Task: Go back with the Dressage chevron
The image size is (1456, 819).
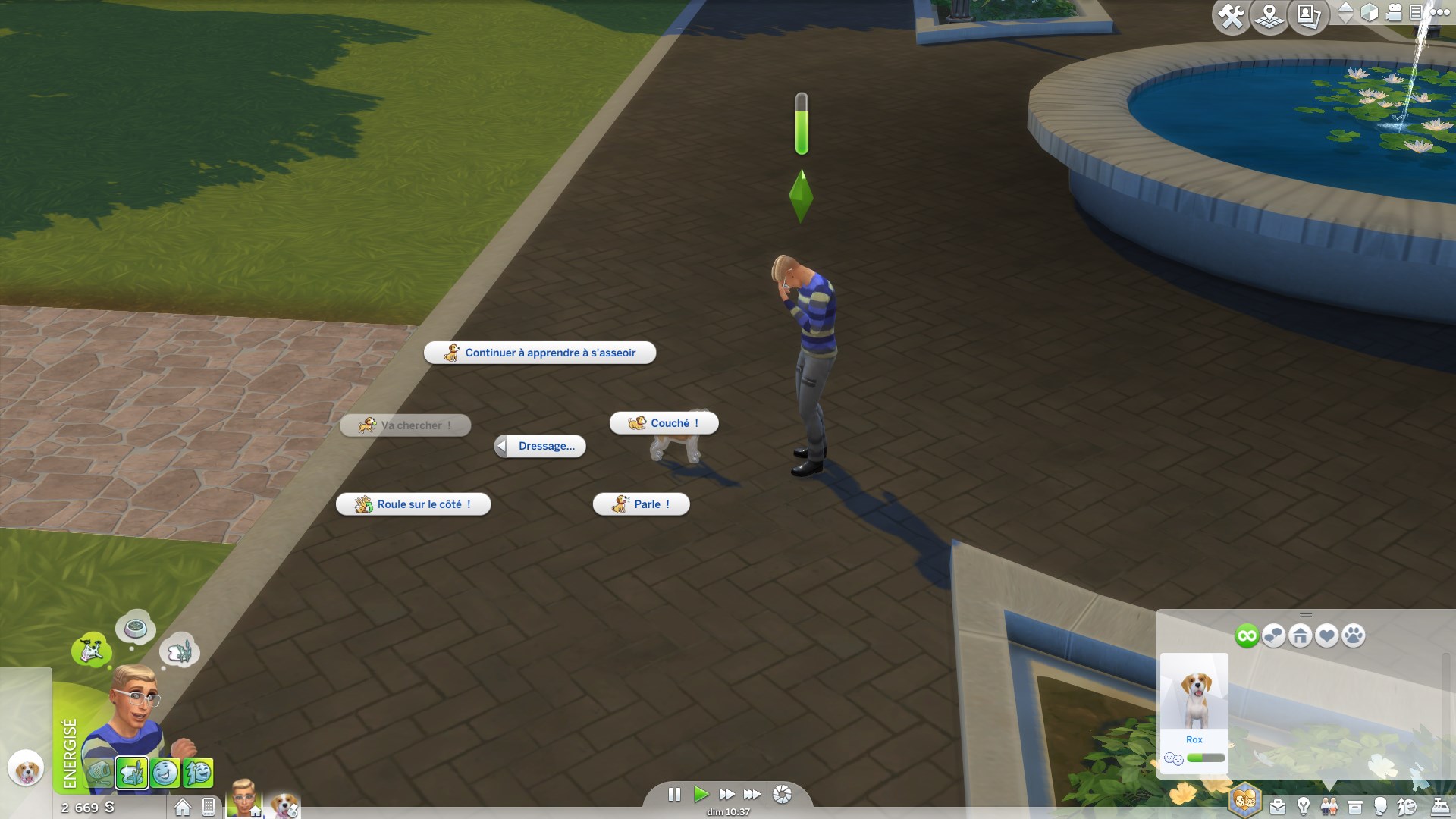Action: point(500,446)
